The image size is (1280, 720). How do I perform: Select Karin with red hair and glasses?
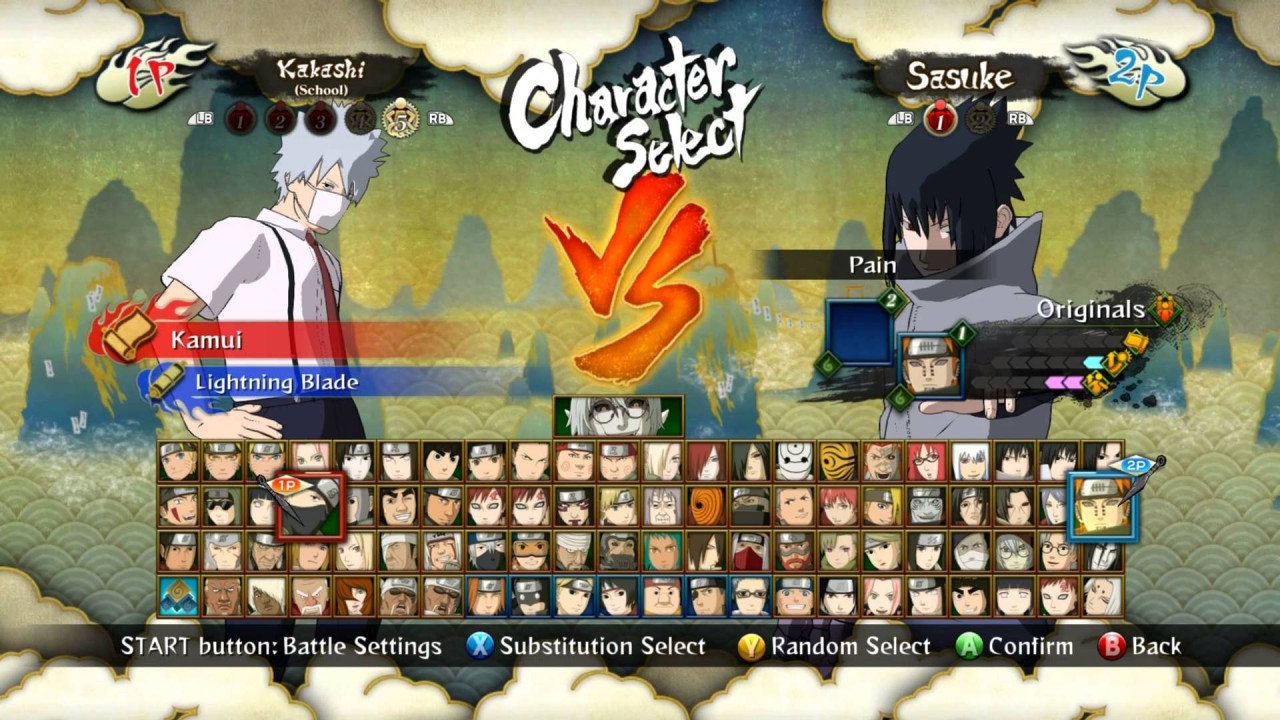[926, 461]
